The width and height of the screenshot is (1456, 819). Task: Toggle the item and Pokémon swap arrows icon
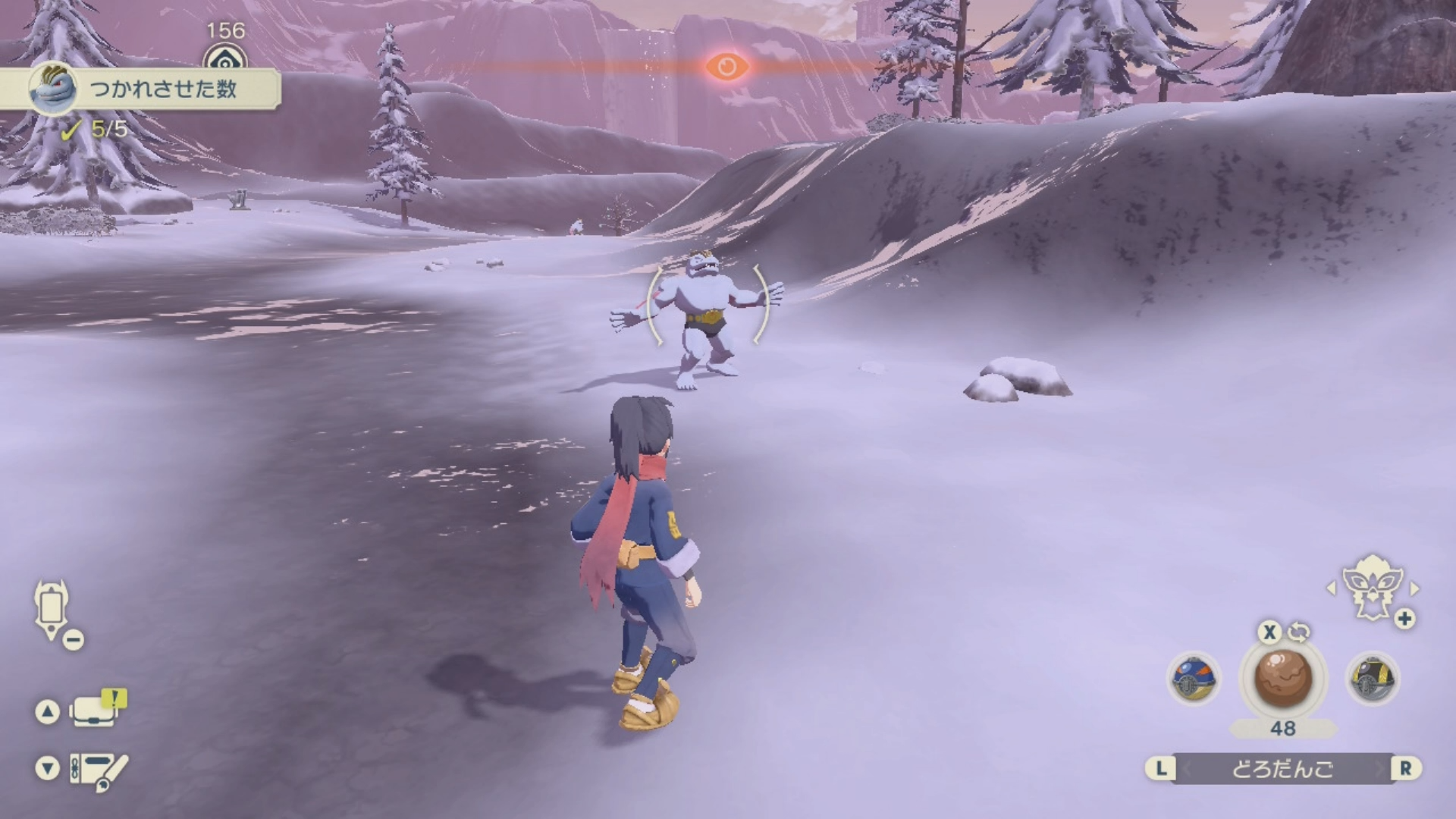(1299, 631)
